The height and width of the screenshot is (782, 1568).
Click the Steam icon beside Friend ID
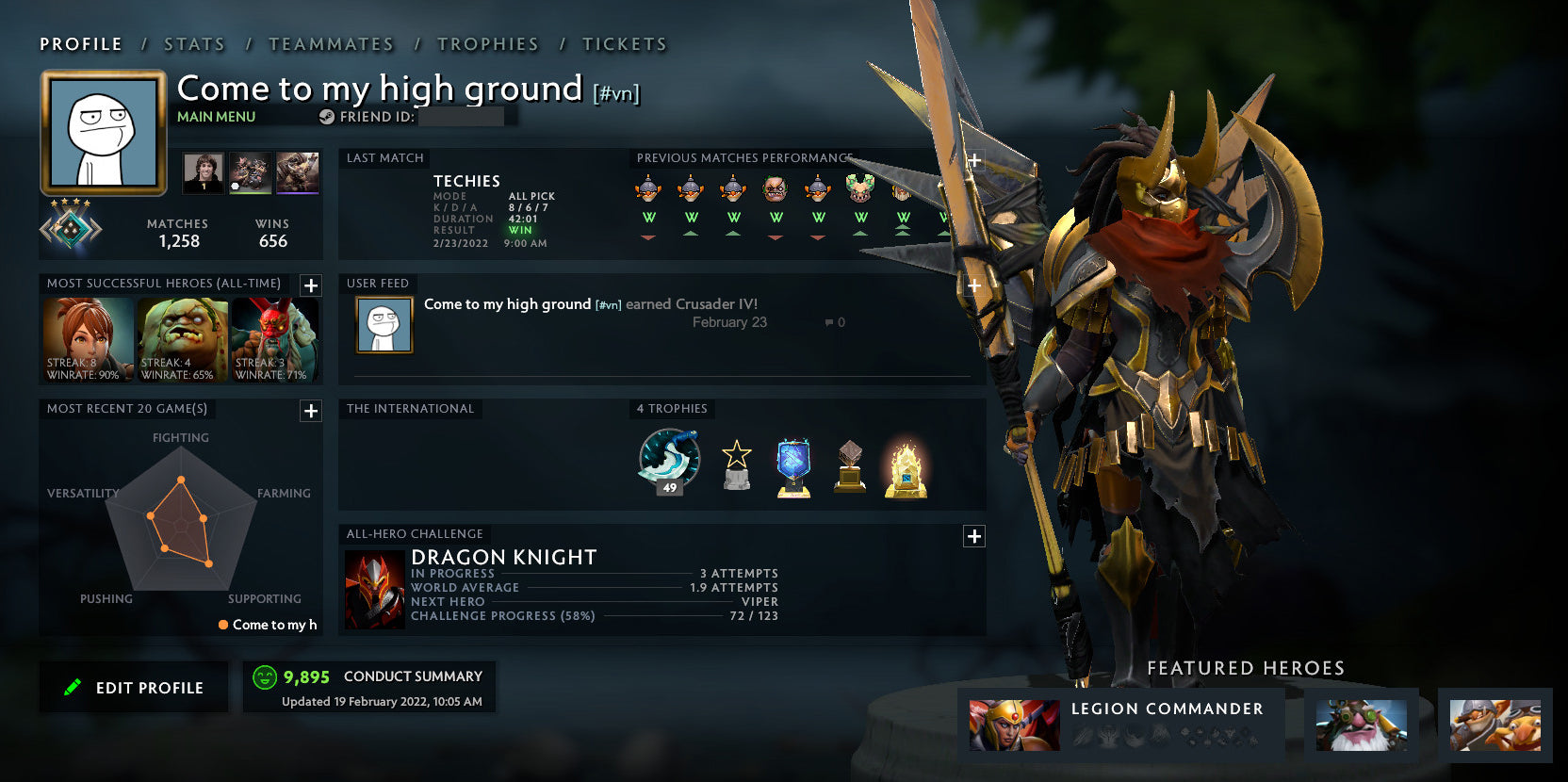pyautogui.click(x=325, y=117)
